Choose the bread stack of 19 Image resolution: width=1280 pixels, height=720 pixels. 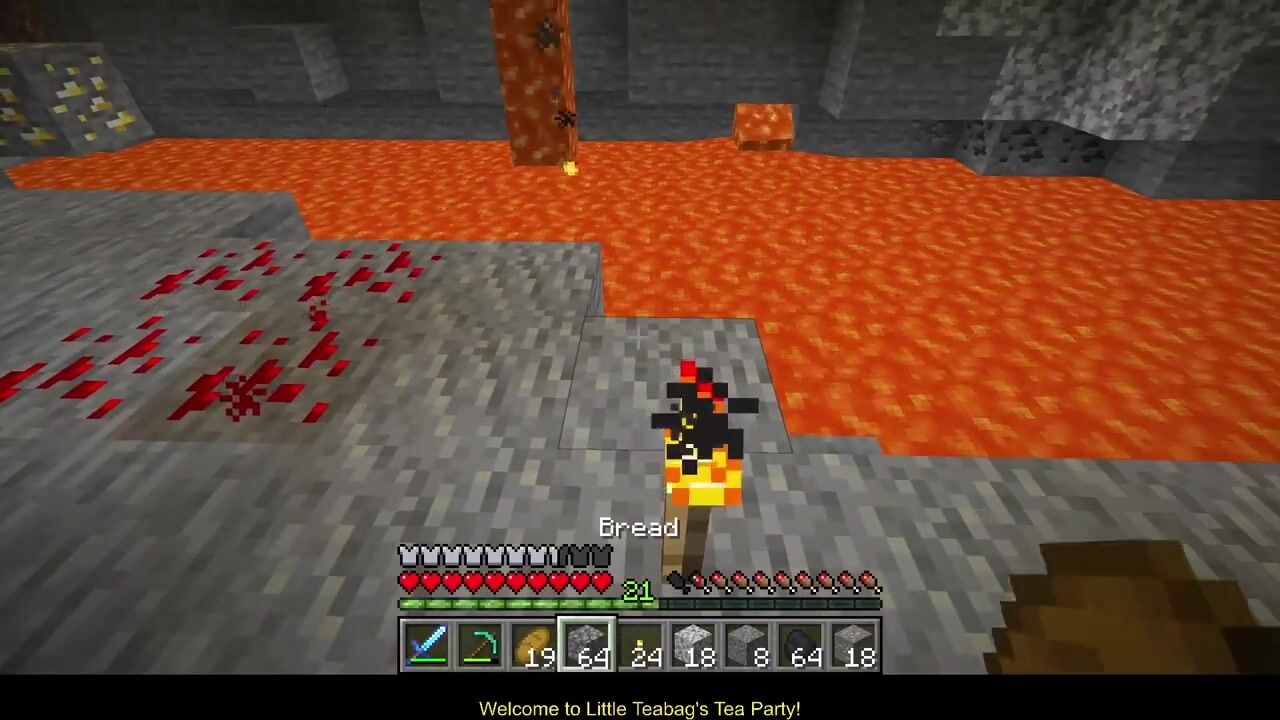click(534, 645)
